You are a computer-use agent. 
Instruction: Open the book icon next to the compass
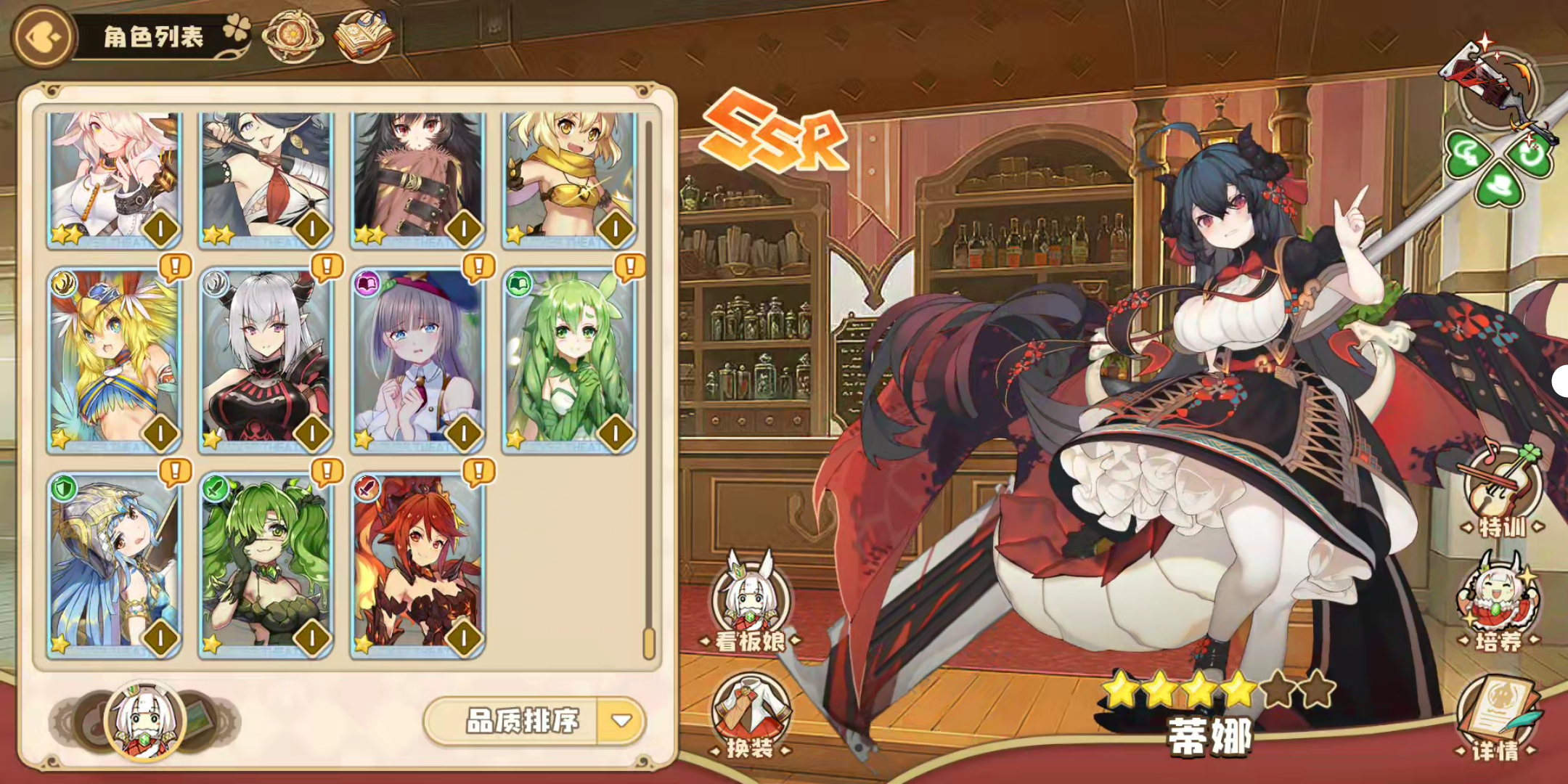click(364, 35)
